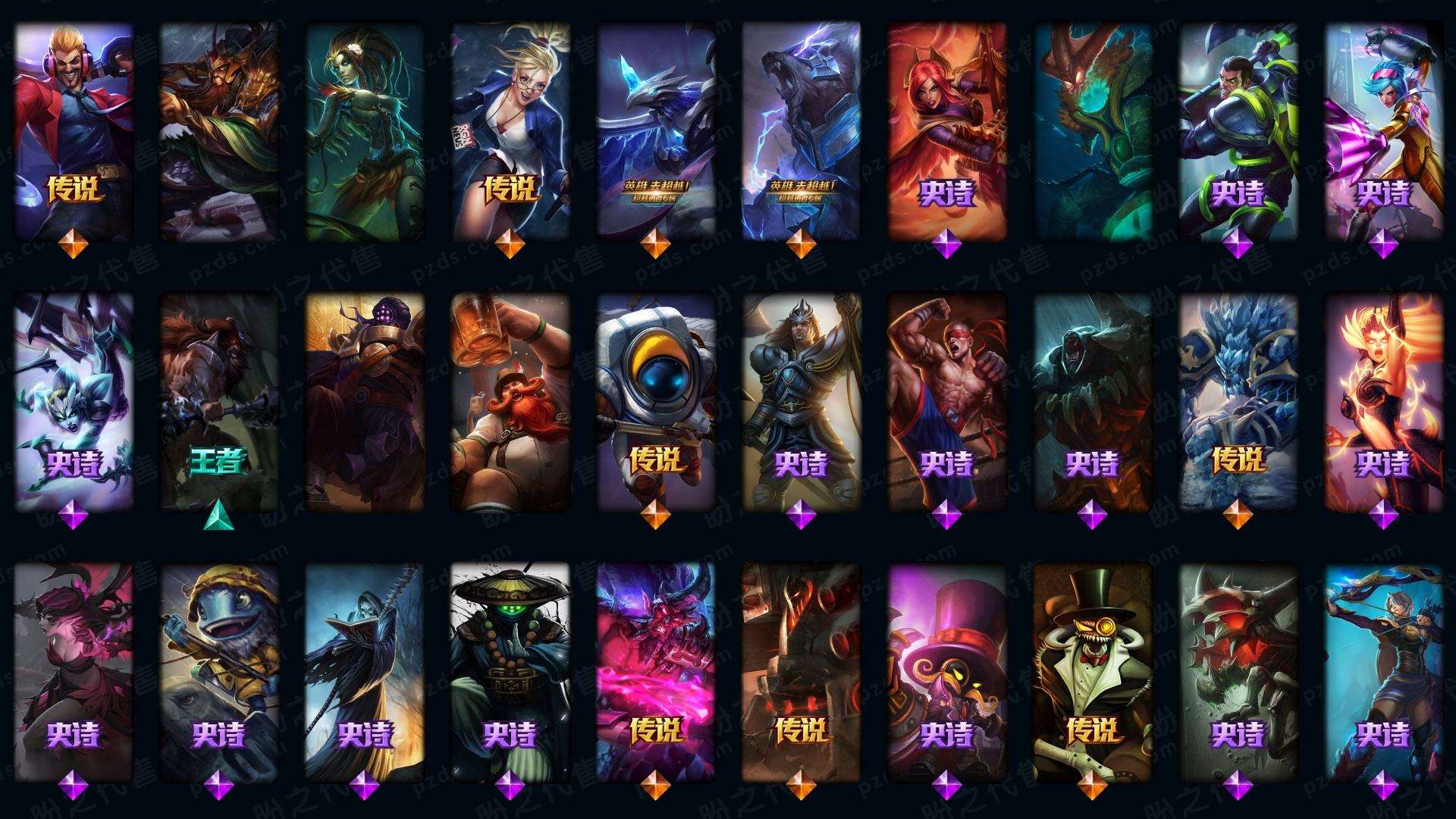Select the blue ice rock golem card

(x=1238, y=402)
